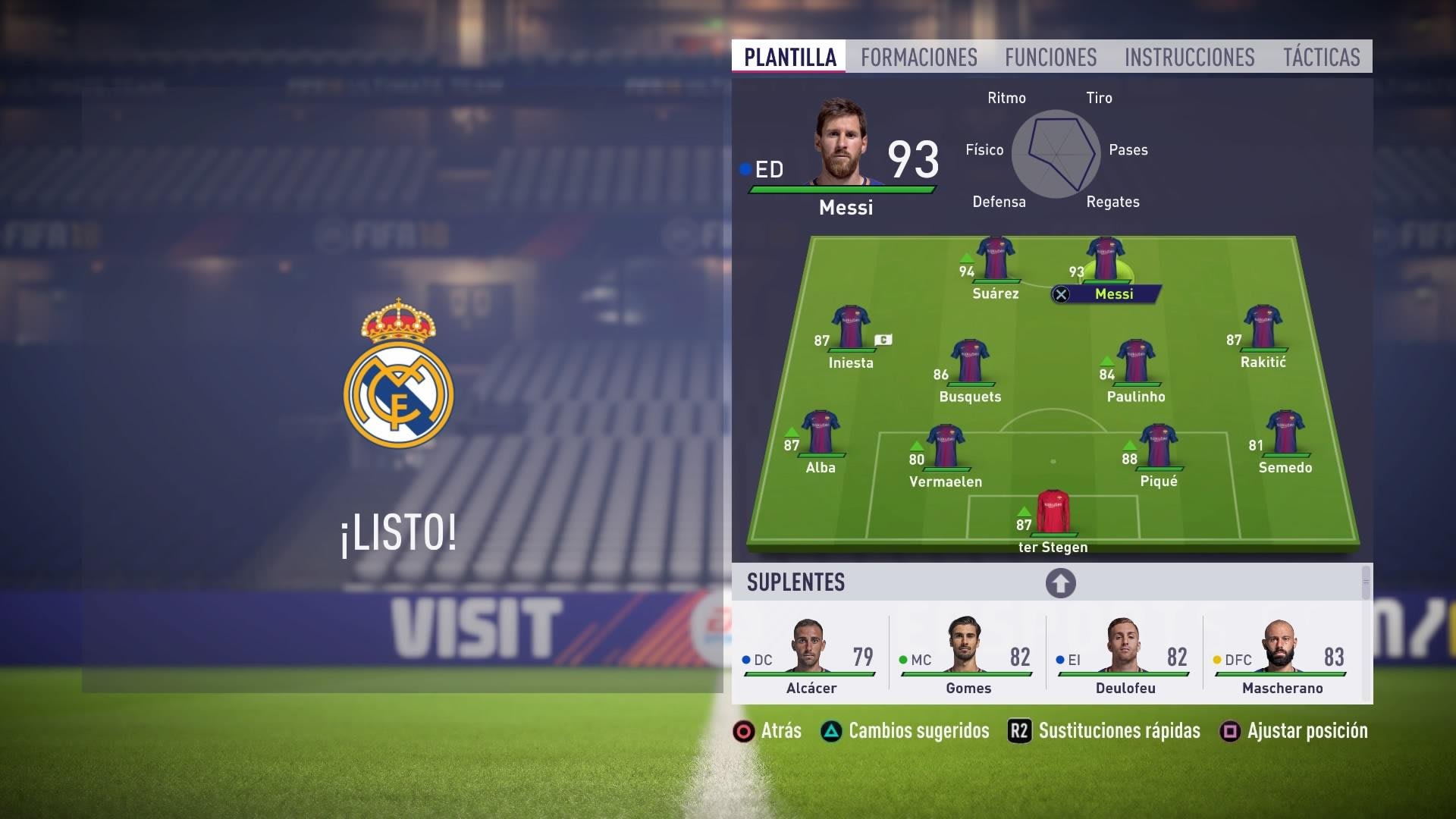
Task: Select the Instrucciones tab
Action: [x=1189, y=58]
